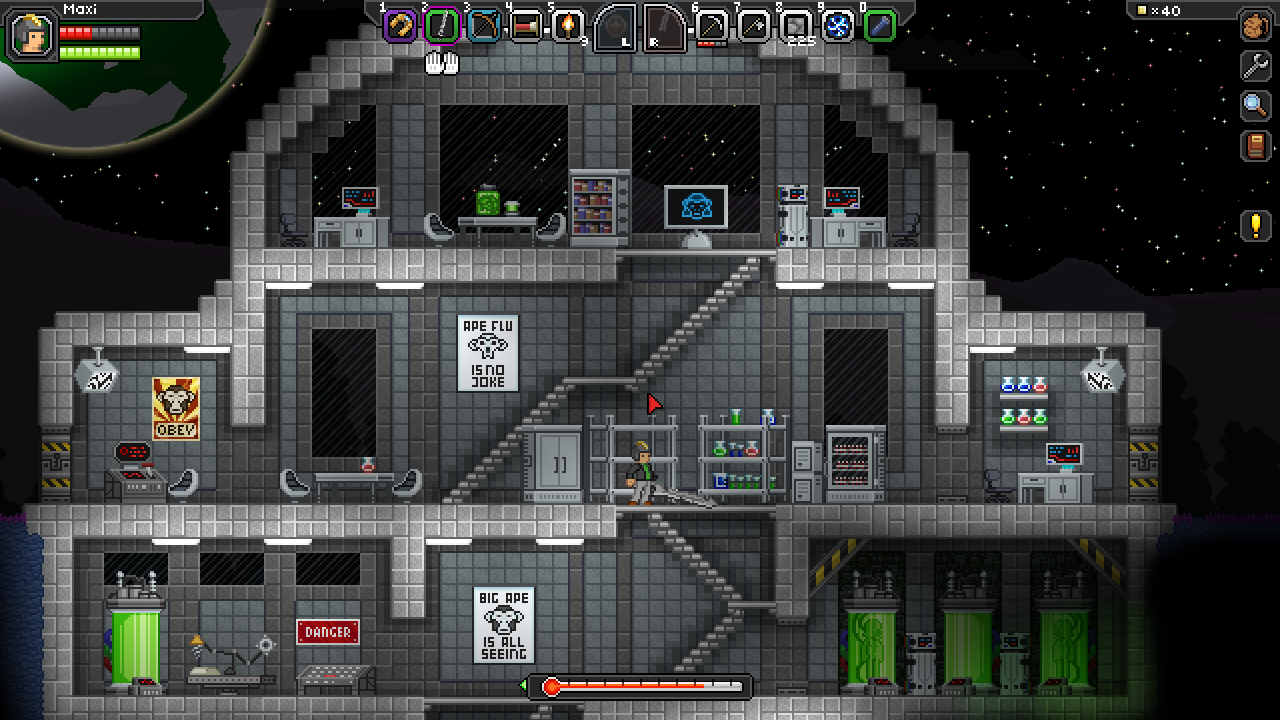Select the sword in hotbar slot 2

[x=442, y=25]
